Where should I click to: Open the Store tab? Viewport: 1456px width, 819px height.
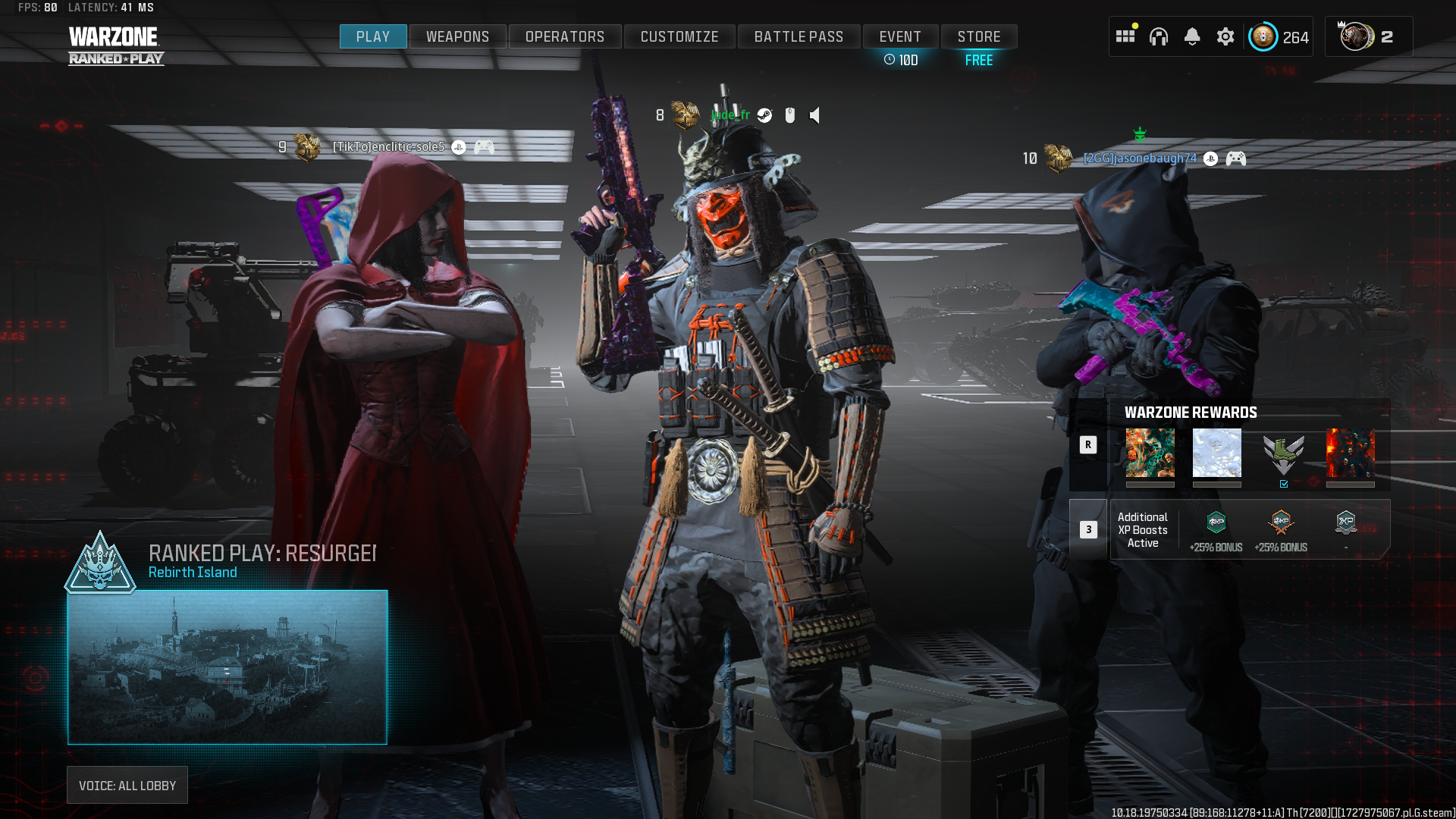pos(979,36)
